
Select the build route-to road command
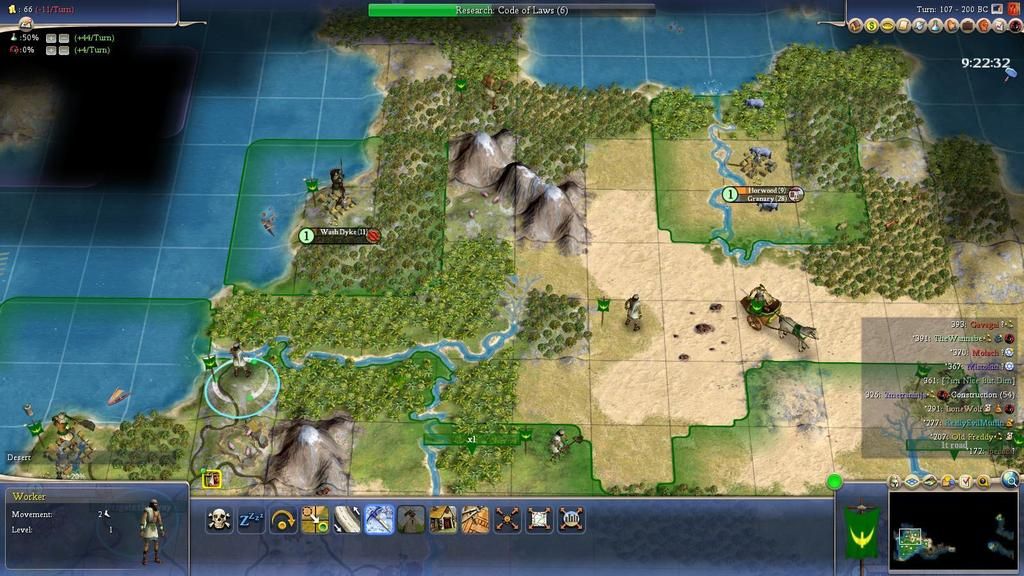(347, 519)
